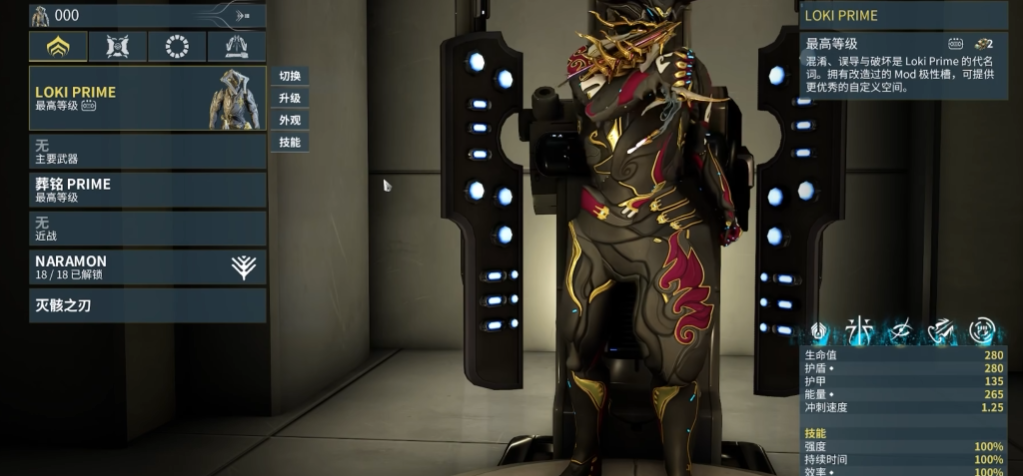
Task: Click the 技能 abilities button
Action: pyautogui.click(x=289, y=142)
